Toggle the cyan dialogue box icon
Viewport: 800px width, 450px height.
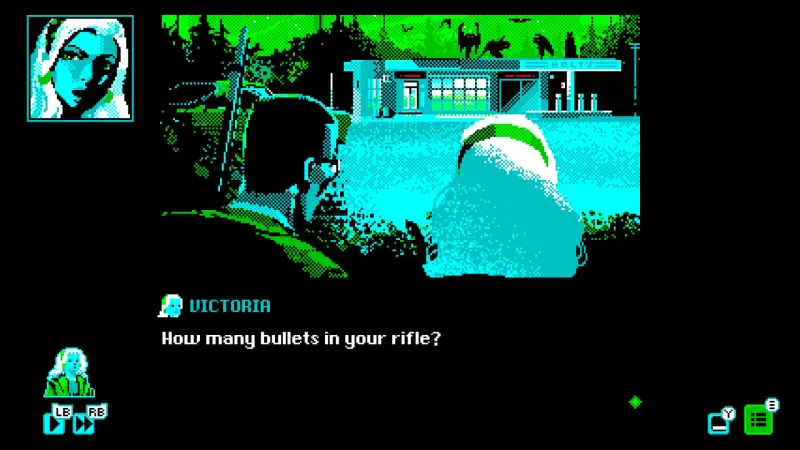719,423
